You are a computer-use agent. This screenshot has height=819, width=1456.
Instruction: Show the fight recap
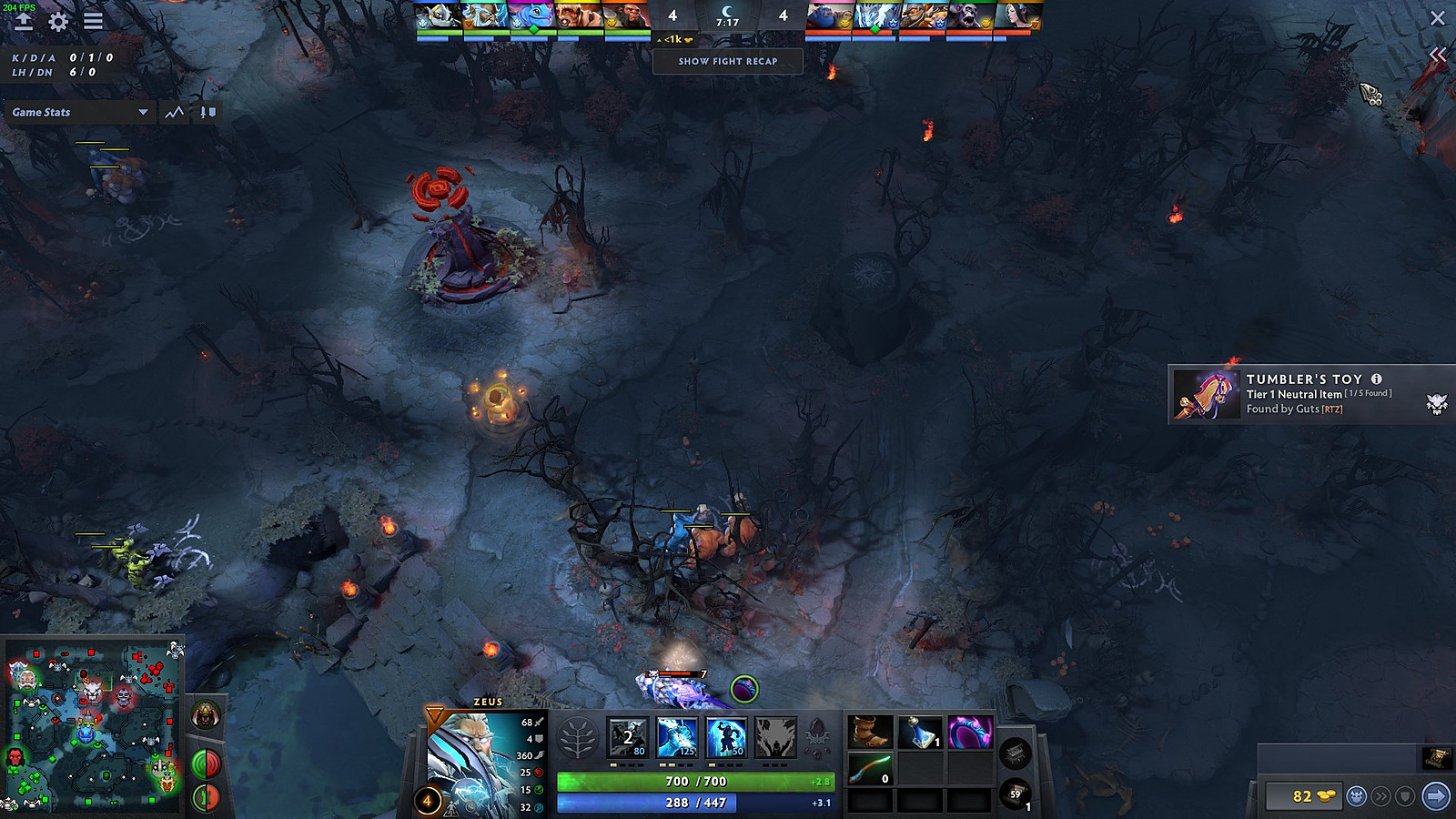tap(727, 61)
